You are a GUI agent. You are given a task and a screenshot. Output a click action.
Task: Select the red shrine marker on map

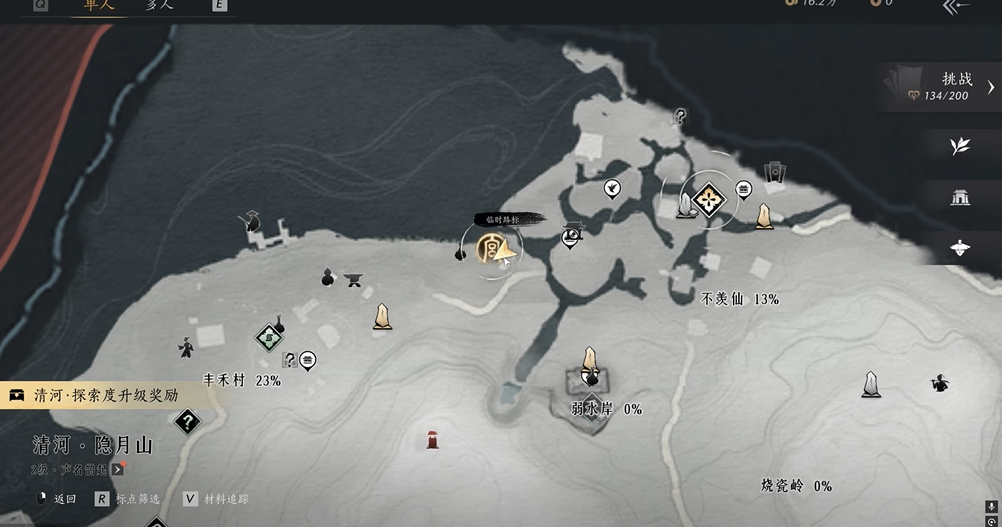[x=432, y=439]
